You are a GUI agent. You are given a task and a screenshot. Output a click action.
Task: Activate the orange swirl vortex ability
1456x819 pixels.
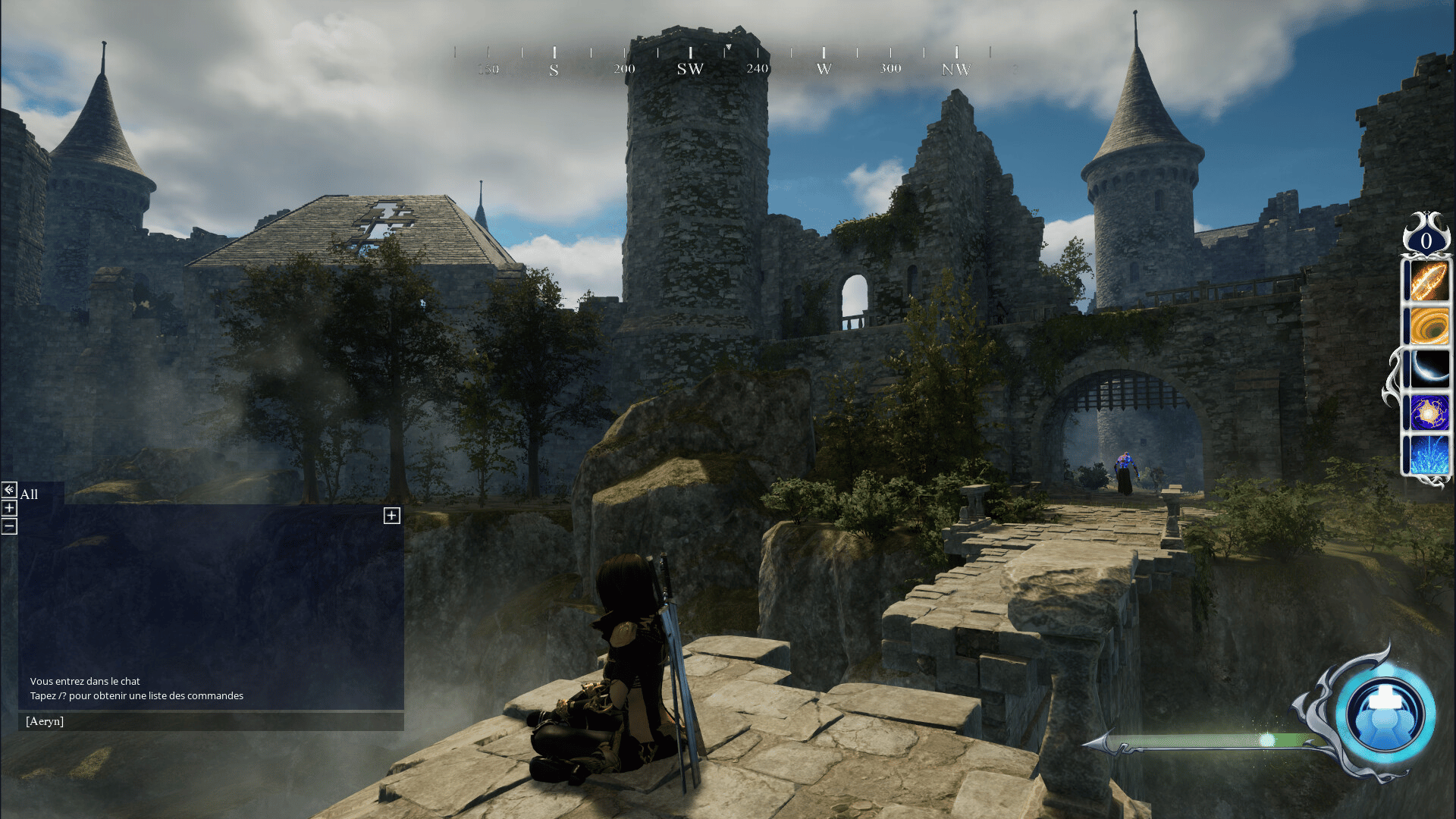pos(1429,325)
